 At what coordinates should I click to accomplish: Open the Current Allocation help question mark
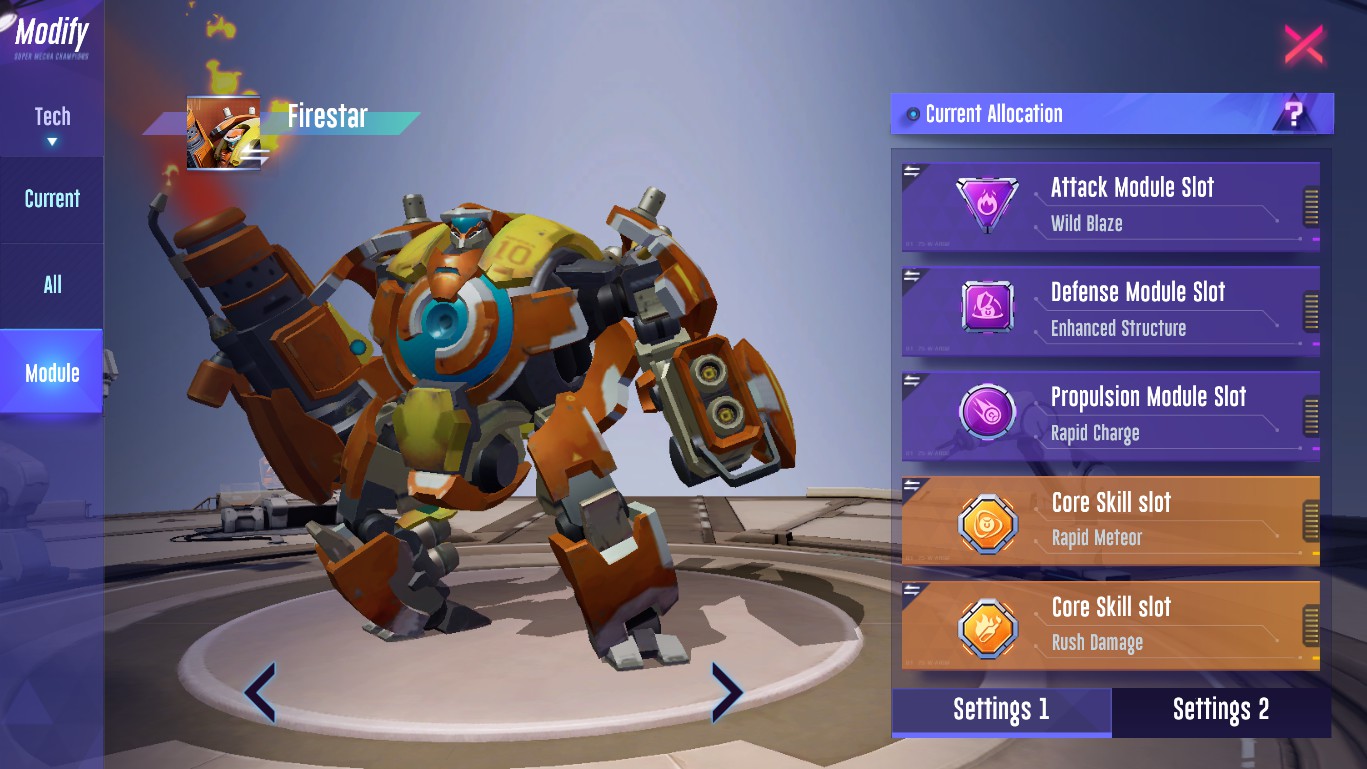(1294, 114)
